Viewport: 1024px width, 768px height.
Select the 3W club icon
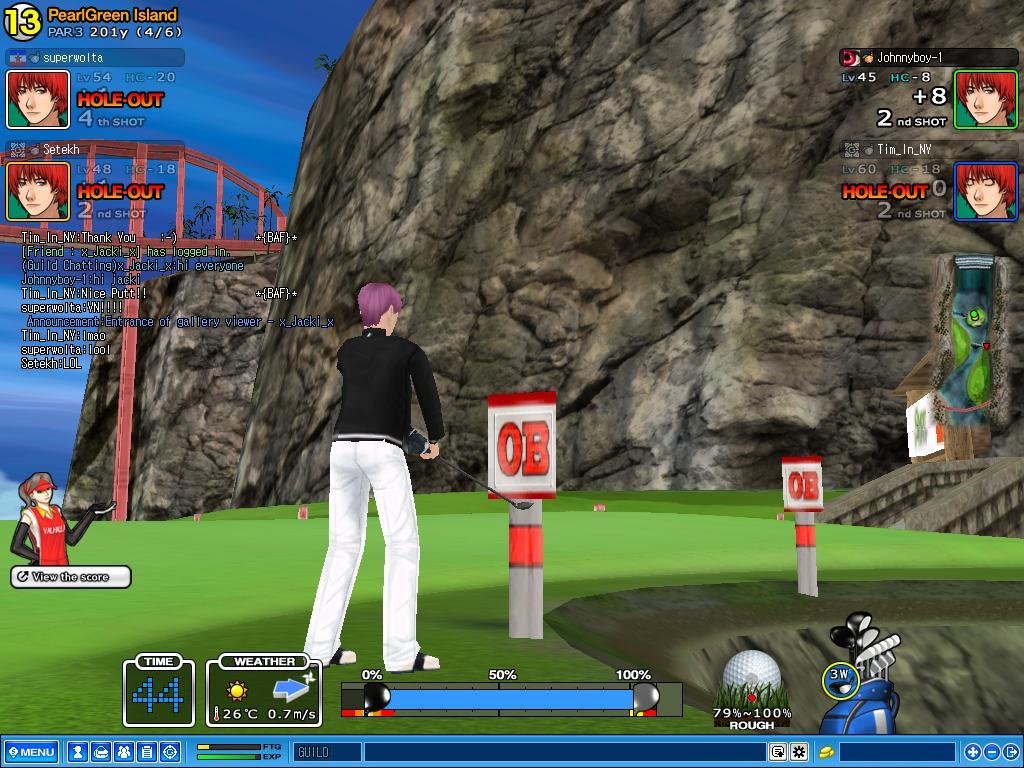(839, 679)
